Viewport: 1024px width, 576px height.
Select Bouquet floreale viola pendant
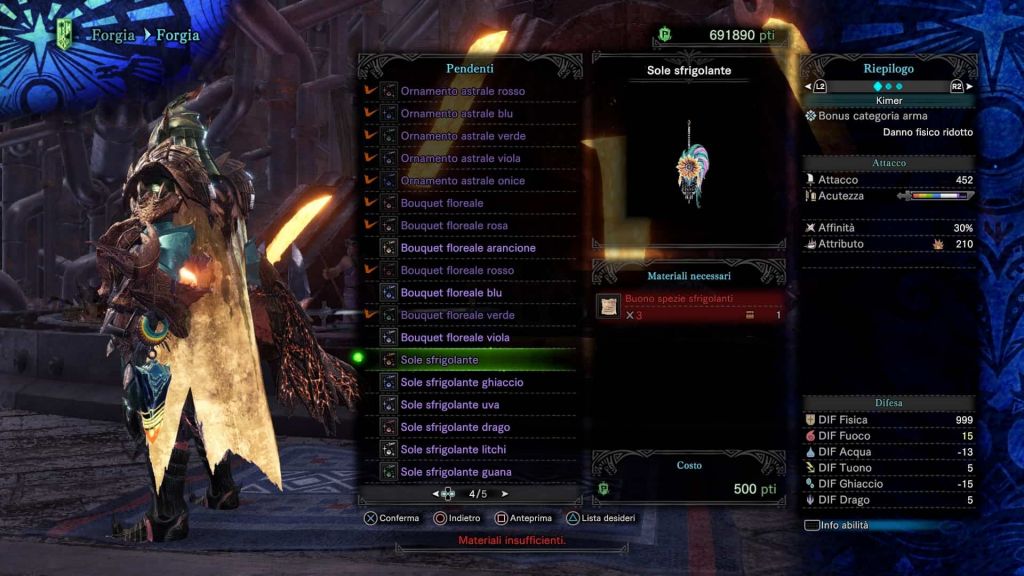(x=455, y=338)
